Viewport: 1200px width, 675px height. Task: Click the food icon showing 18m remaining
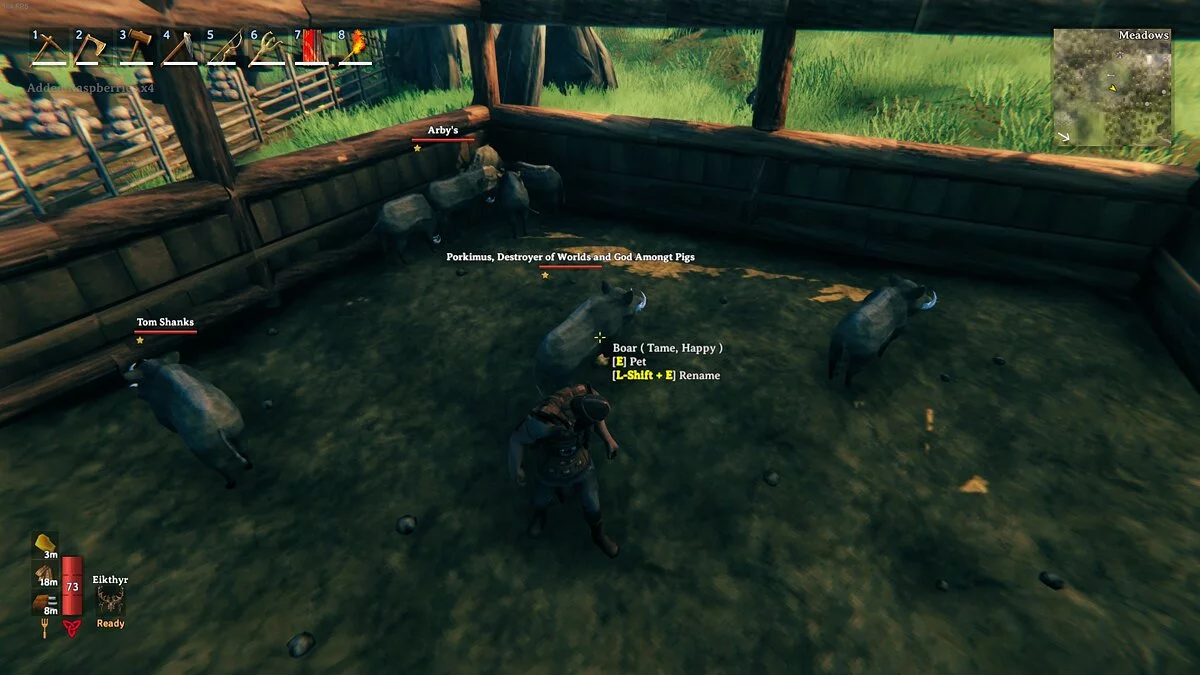46,572
